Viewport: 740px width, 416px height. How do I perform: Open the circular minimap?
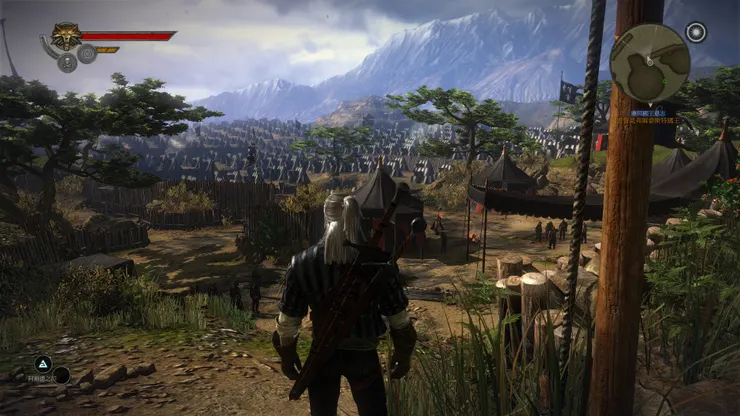click(x=649, y=62)
